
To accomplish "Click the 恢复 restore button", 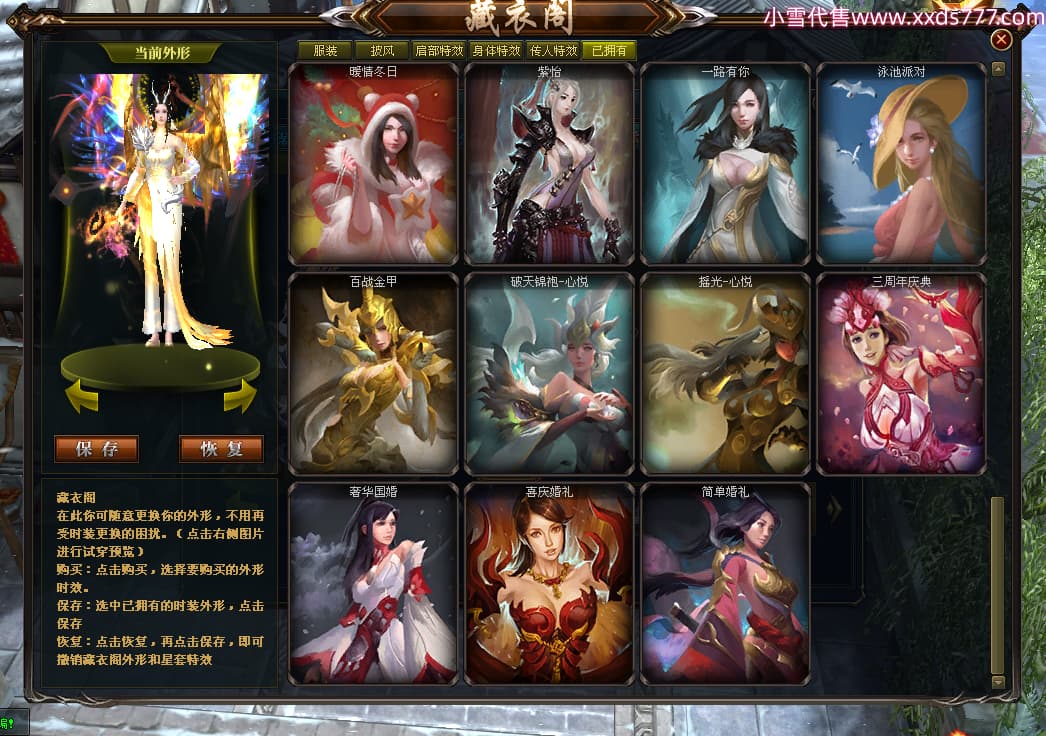I will tap(221, 449).
